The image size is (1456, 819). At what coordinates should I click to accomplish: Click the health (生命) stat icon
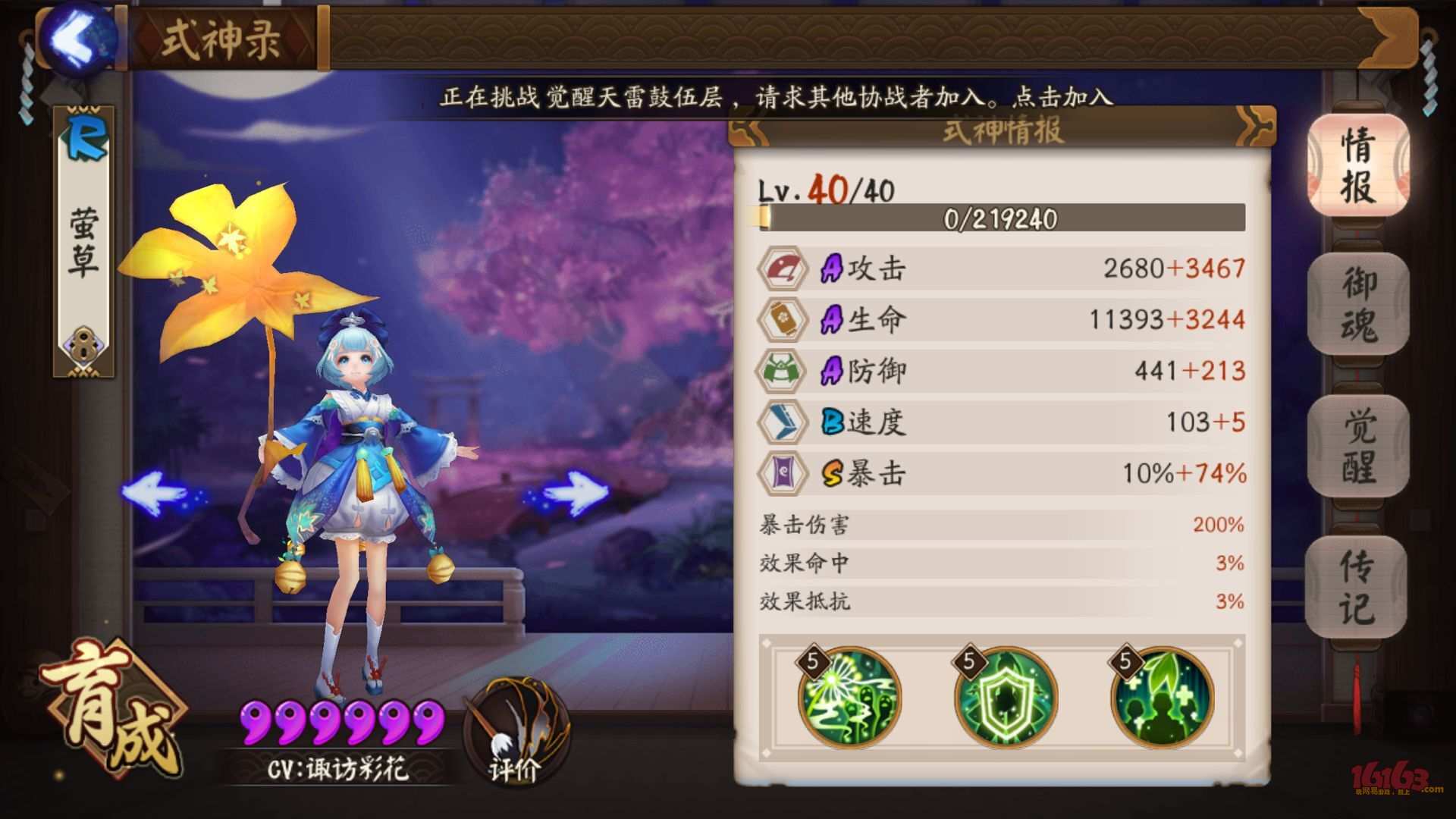tap(786, 320)
